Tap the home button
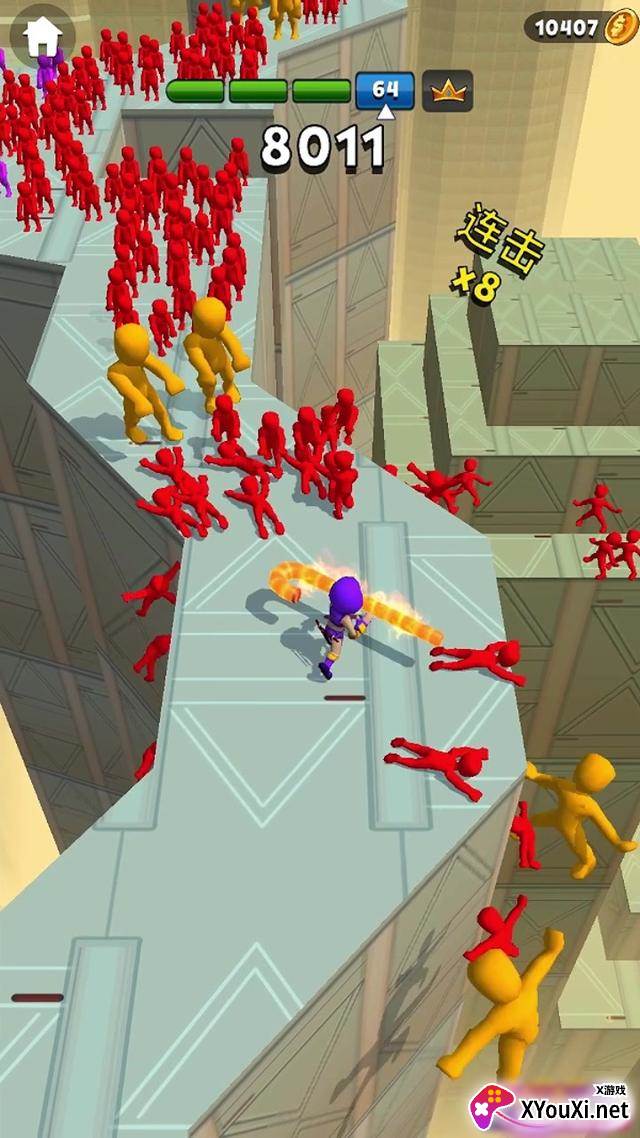This screenshot has width=640, height=1138. tap(42, 36)
